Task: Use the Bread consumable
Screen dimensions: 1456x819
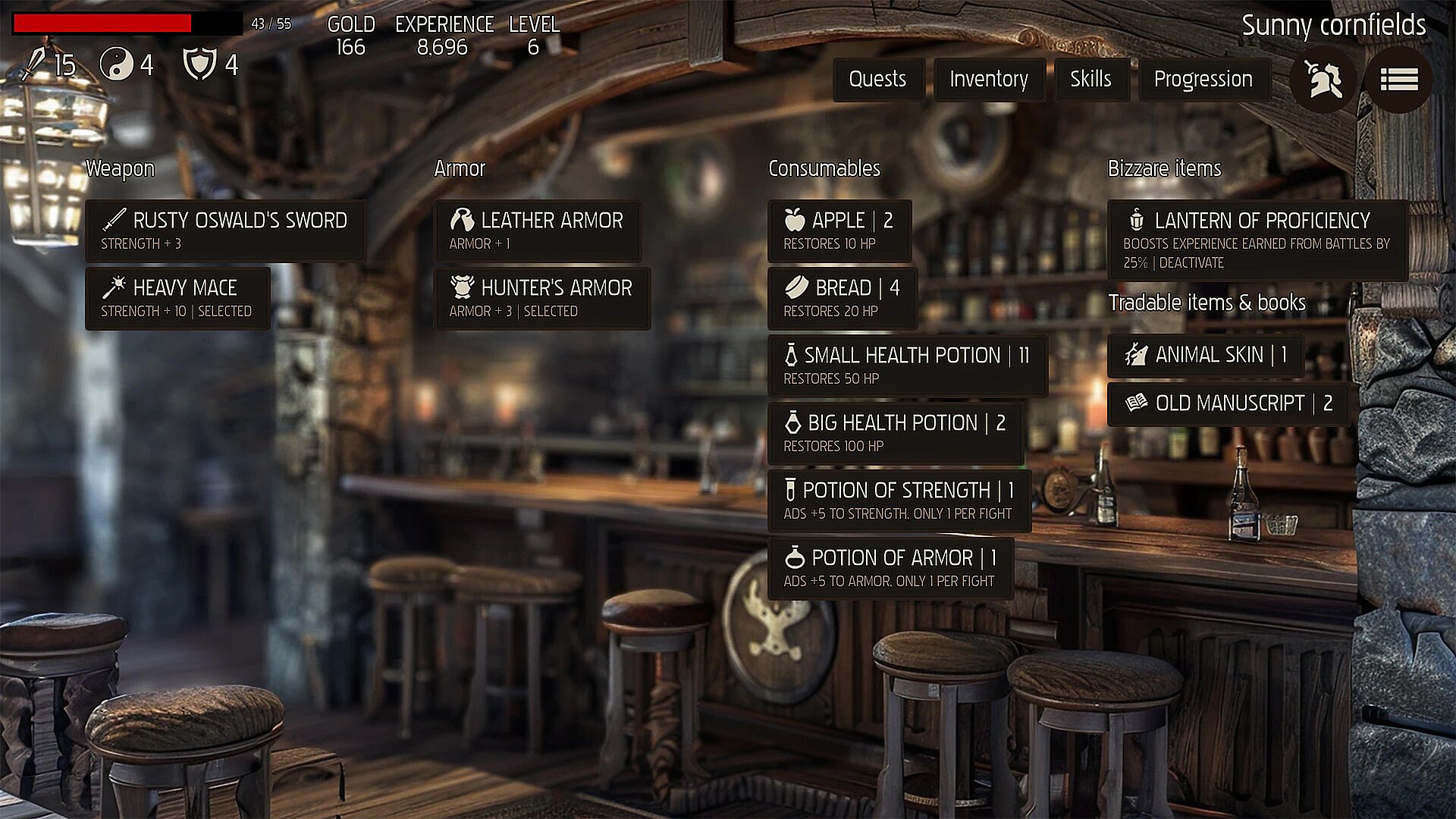Action: click(842, 298)
